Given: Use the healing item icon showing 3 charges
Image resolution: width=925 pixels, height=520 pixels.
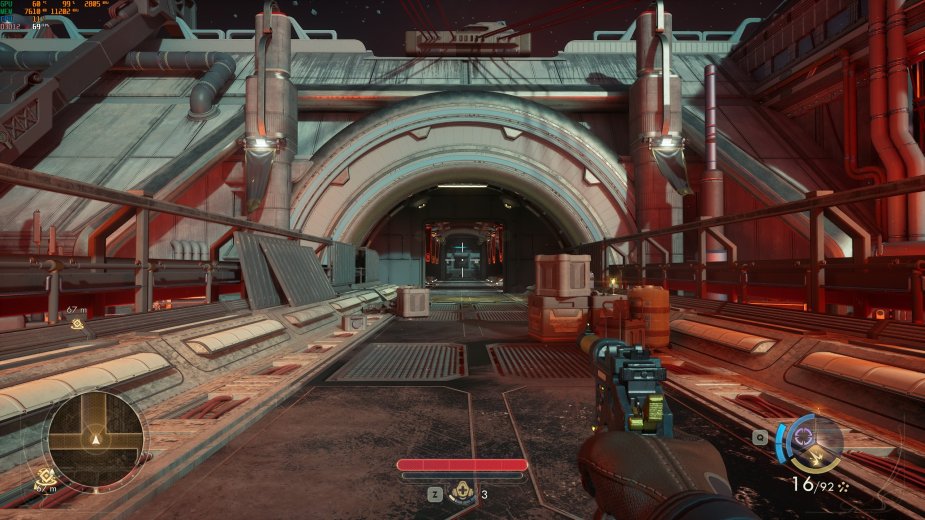Looking at the screenshot, I should click(463, 492).
